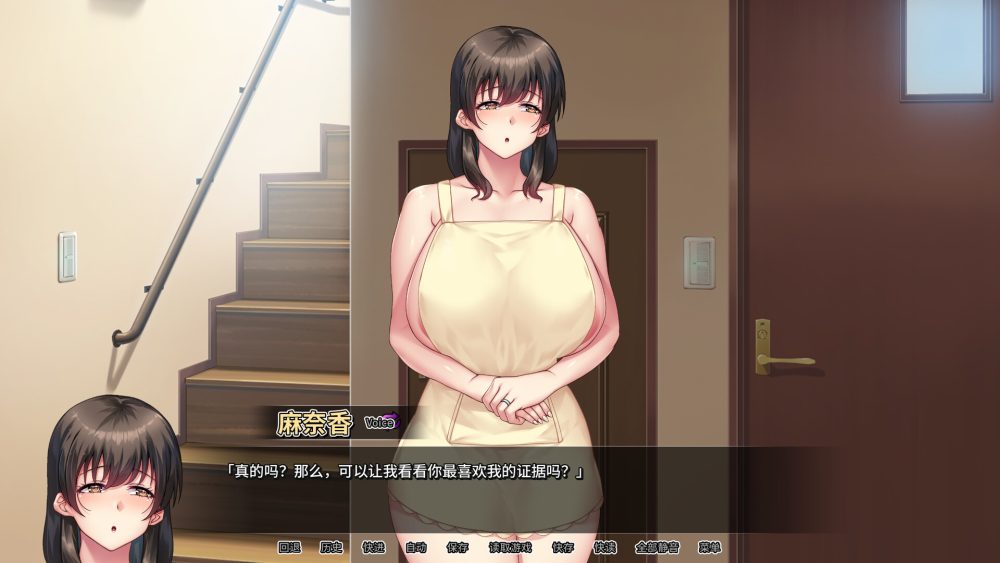Quick save with the 快存 button
The height and width of the screenshot is (563, 1000).
[562, 548]
